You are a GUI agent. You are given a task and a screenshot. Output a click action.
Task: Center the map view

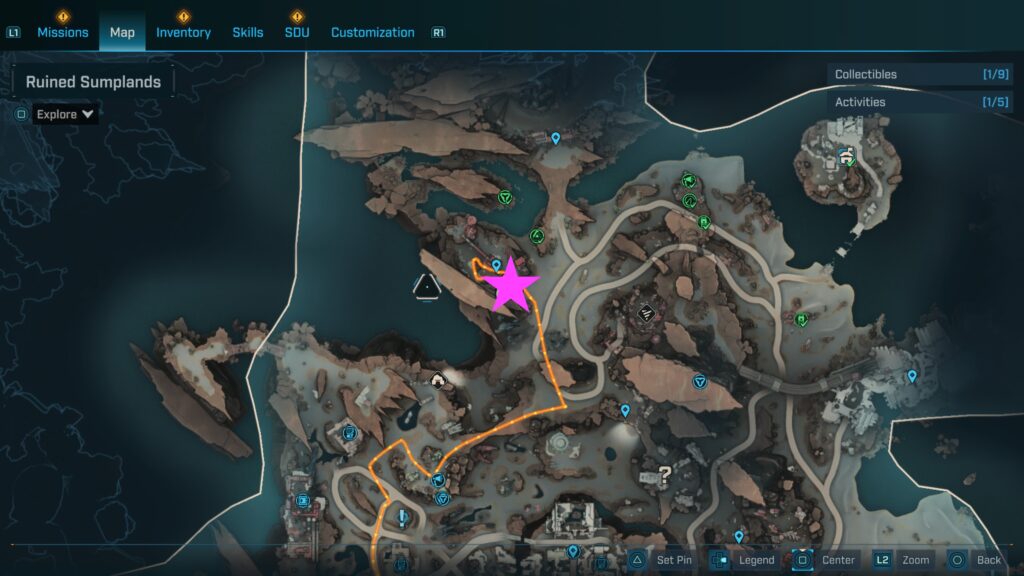pos(827,560)
